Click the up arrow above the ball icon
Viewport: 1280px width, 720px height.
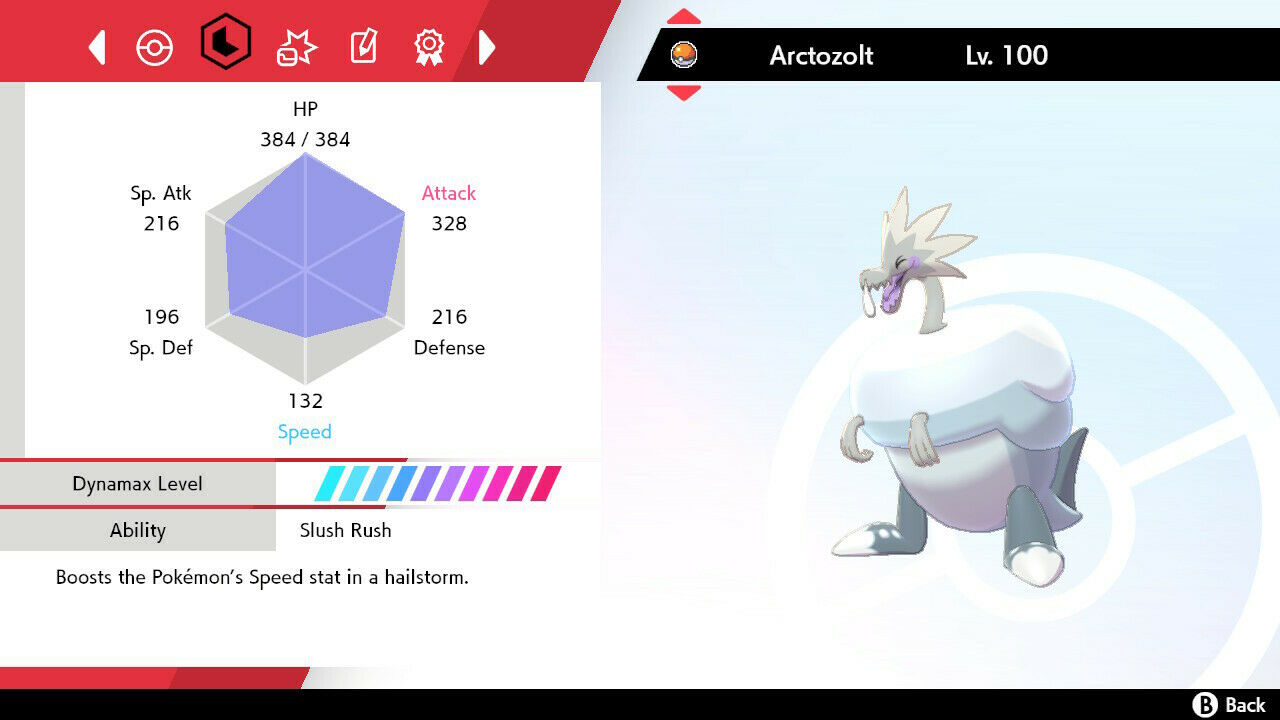[x=684, y=16]
